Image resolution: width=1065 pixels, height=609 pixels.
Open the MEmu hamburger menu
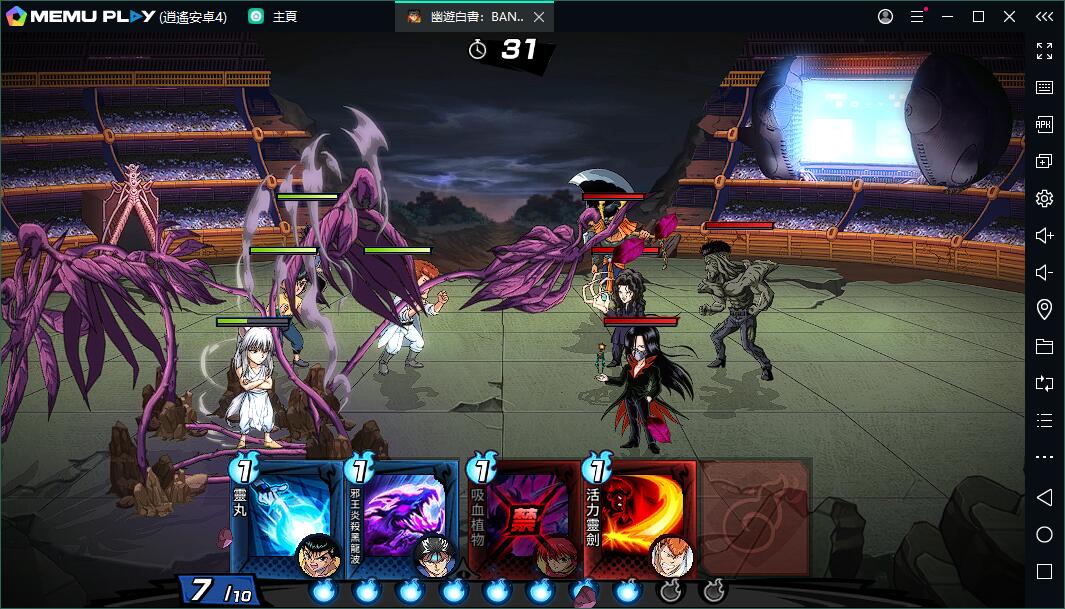(x=916, y=17)
